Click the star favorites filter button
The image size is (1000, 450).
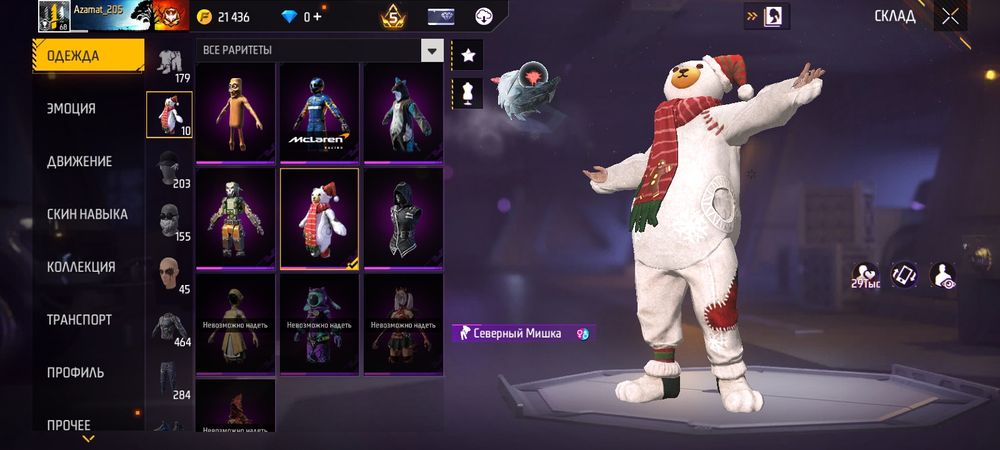tap(467, 56)
